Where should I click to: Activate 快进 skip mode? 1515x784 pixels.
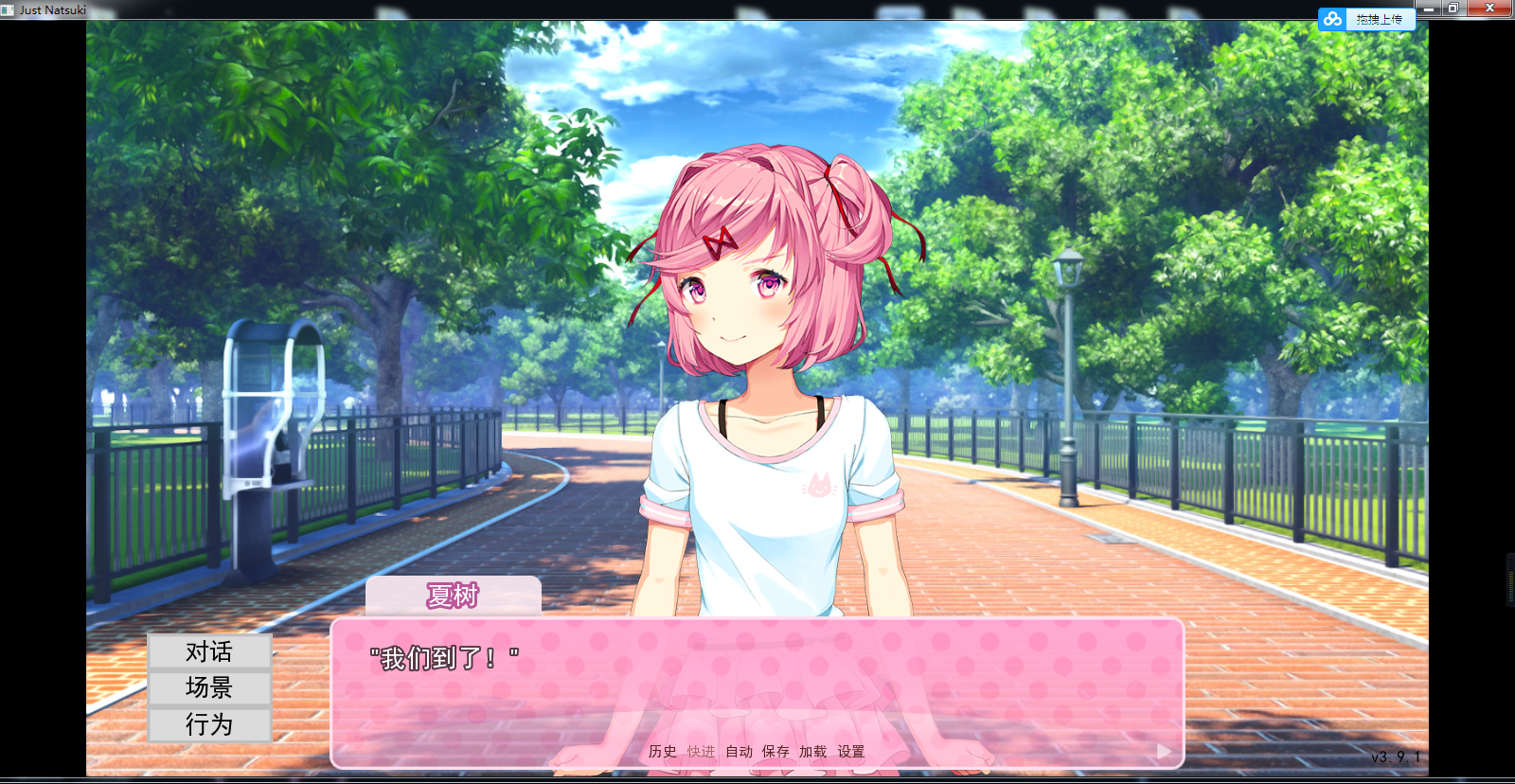click(701, 752)
